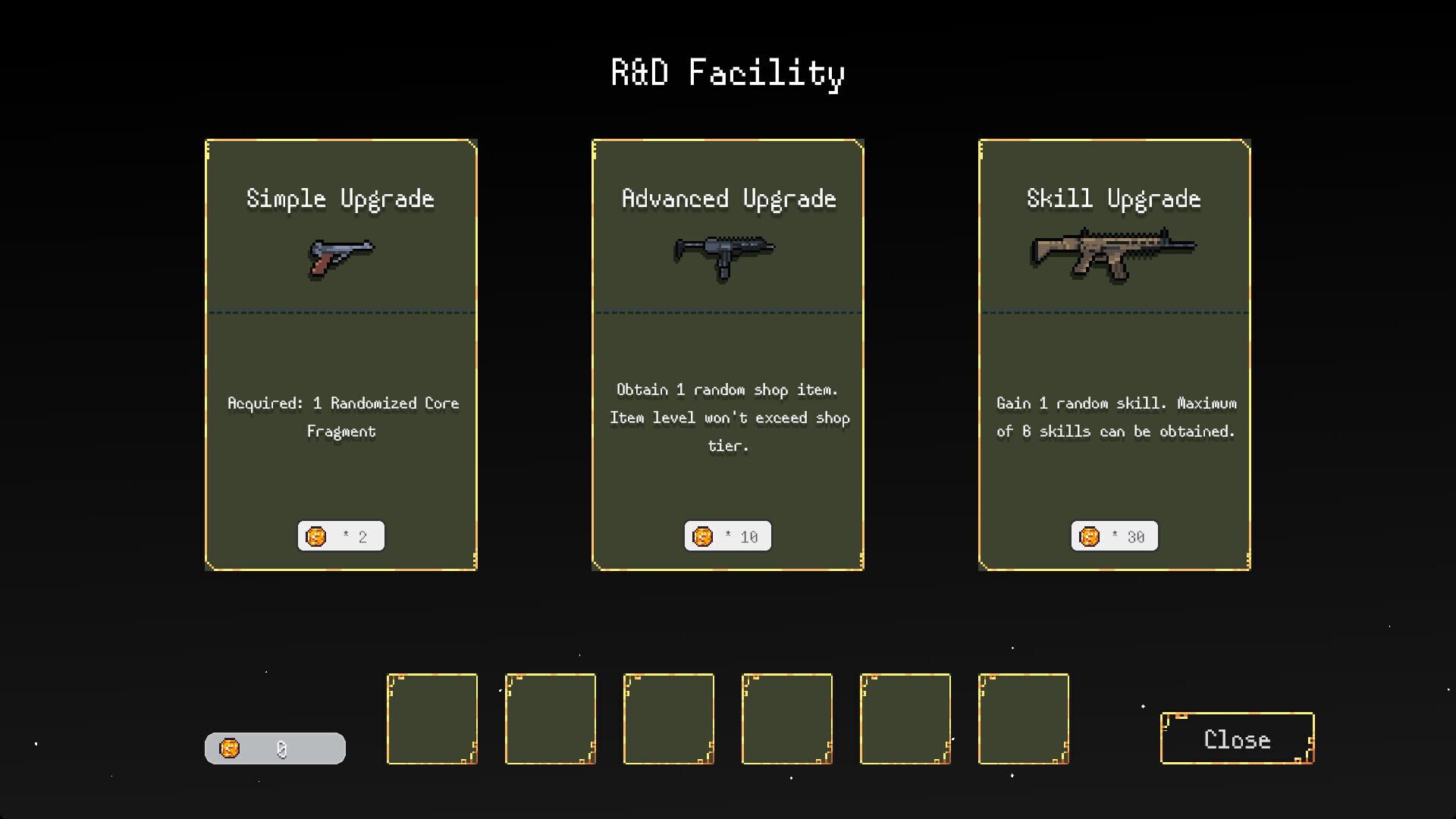Select the fifth empty inventory slot
Image resolution: width=1456 pixels, height=819 pixels.
click(x=905, y=718)
